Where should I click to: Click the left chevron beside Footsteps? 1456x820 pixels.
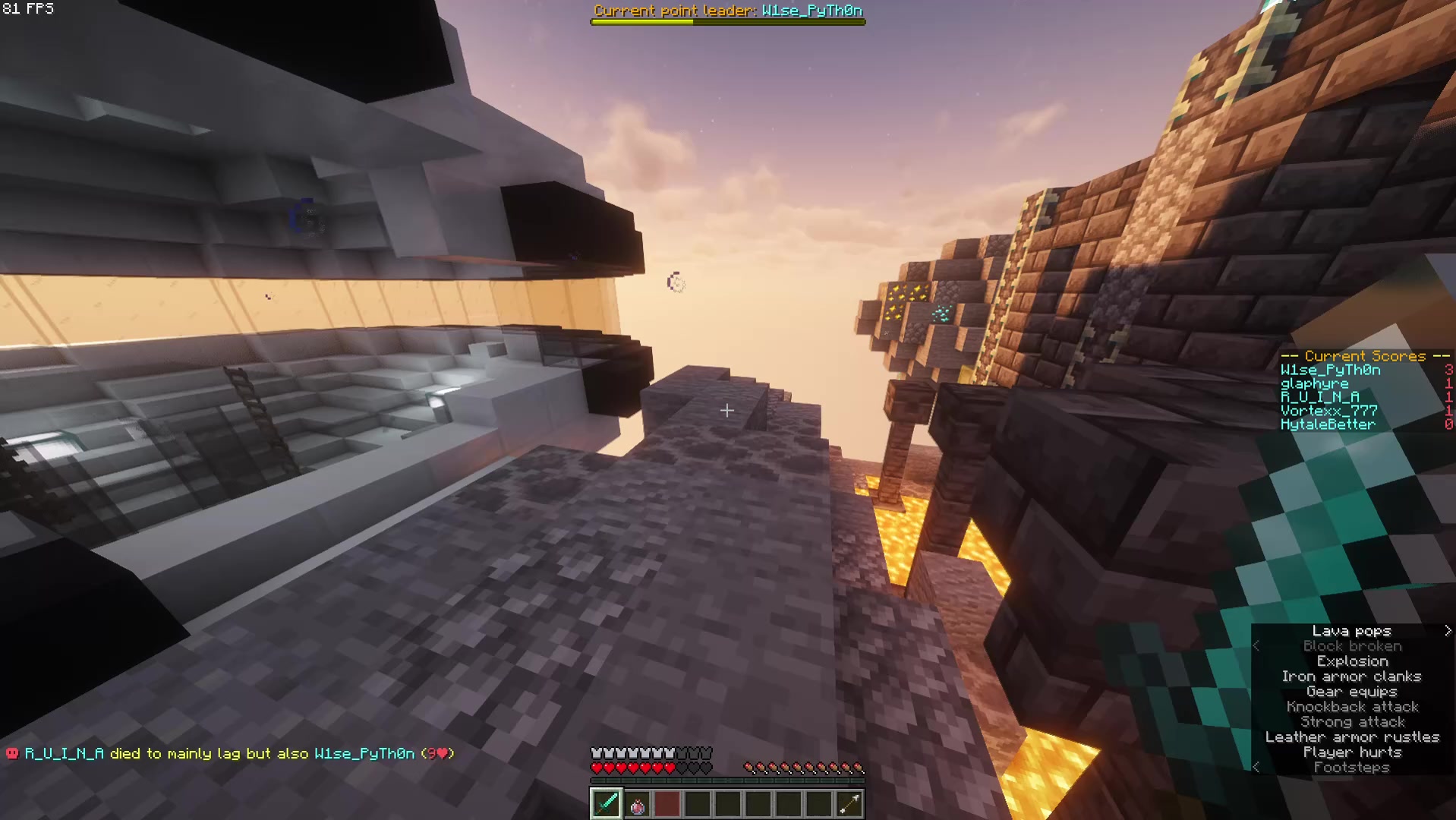[1258, 768]
